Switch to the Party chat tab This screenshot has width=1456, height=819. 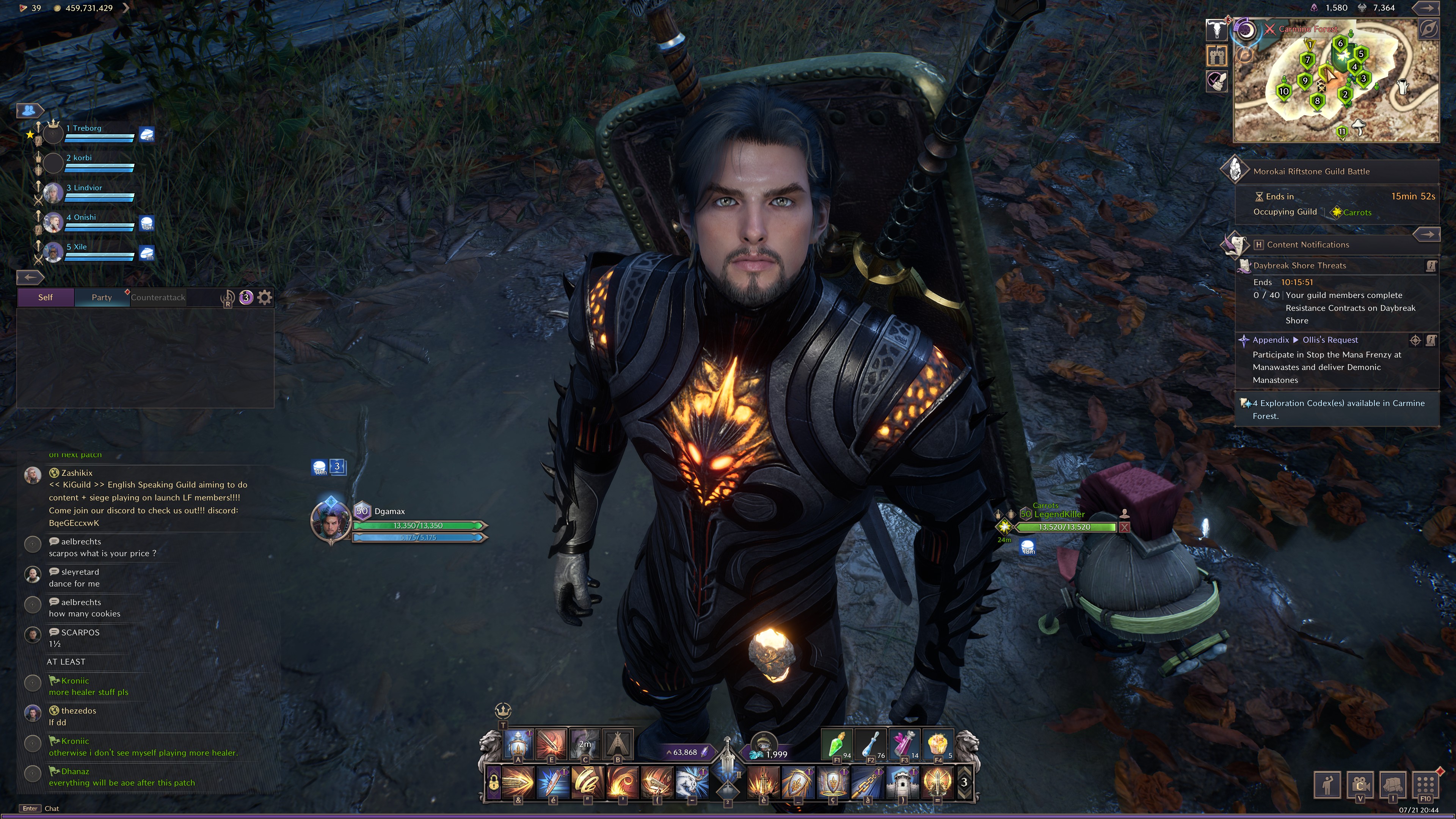point(102,297)
